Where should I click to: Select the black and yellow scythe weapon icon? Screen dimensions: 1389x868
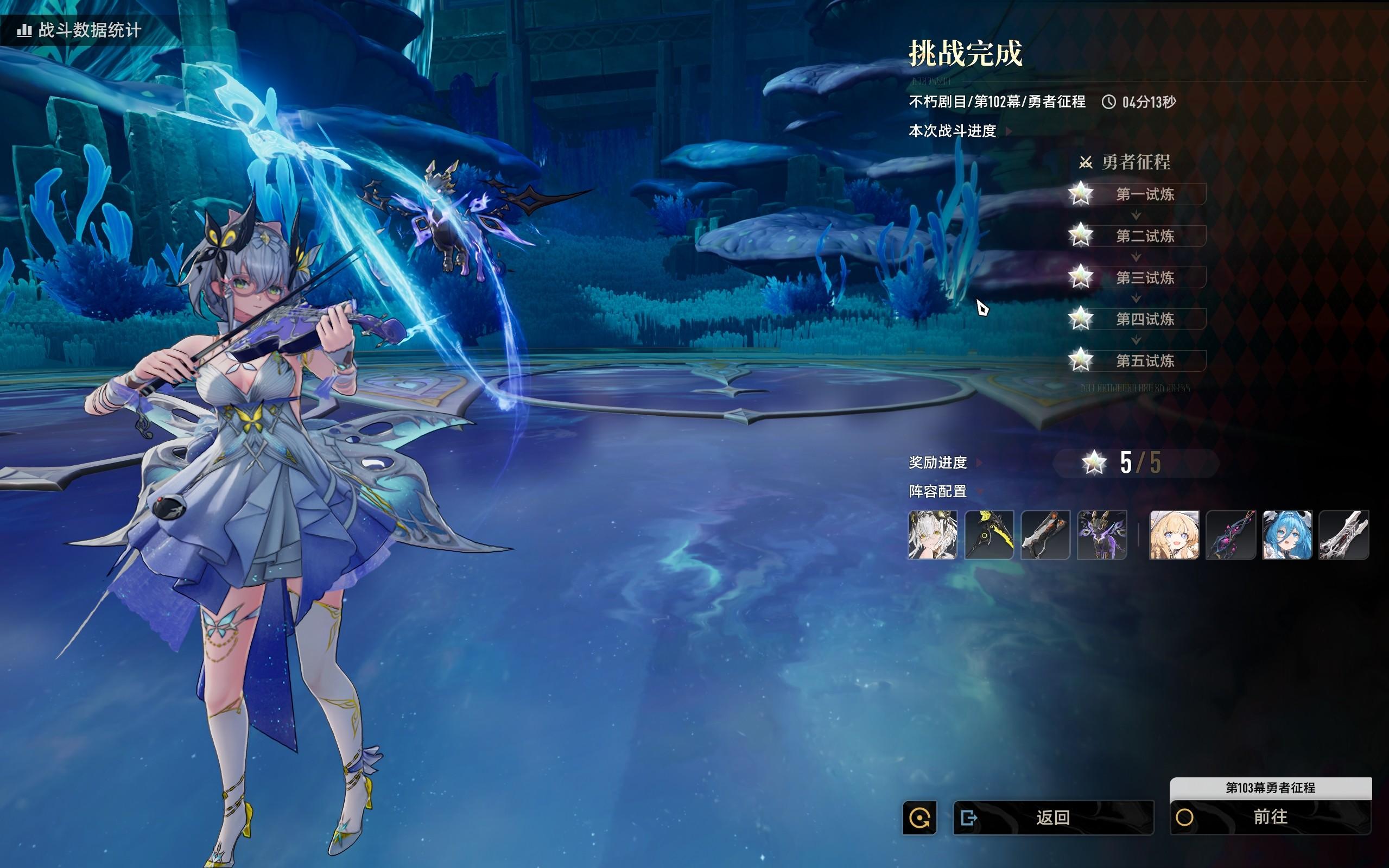point(989,535)
